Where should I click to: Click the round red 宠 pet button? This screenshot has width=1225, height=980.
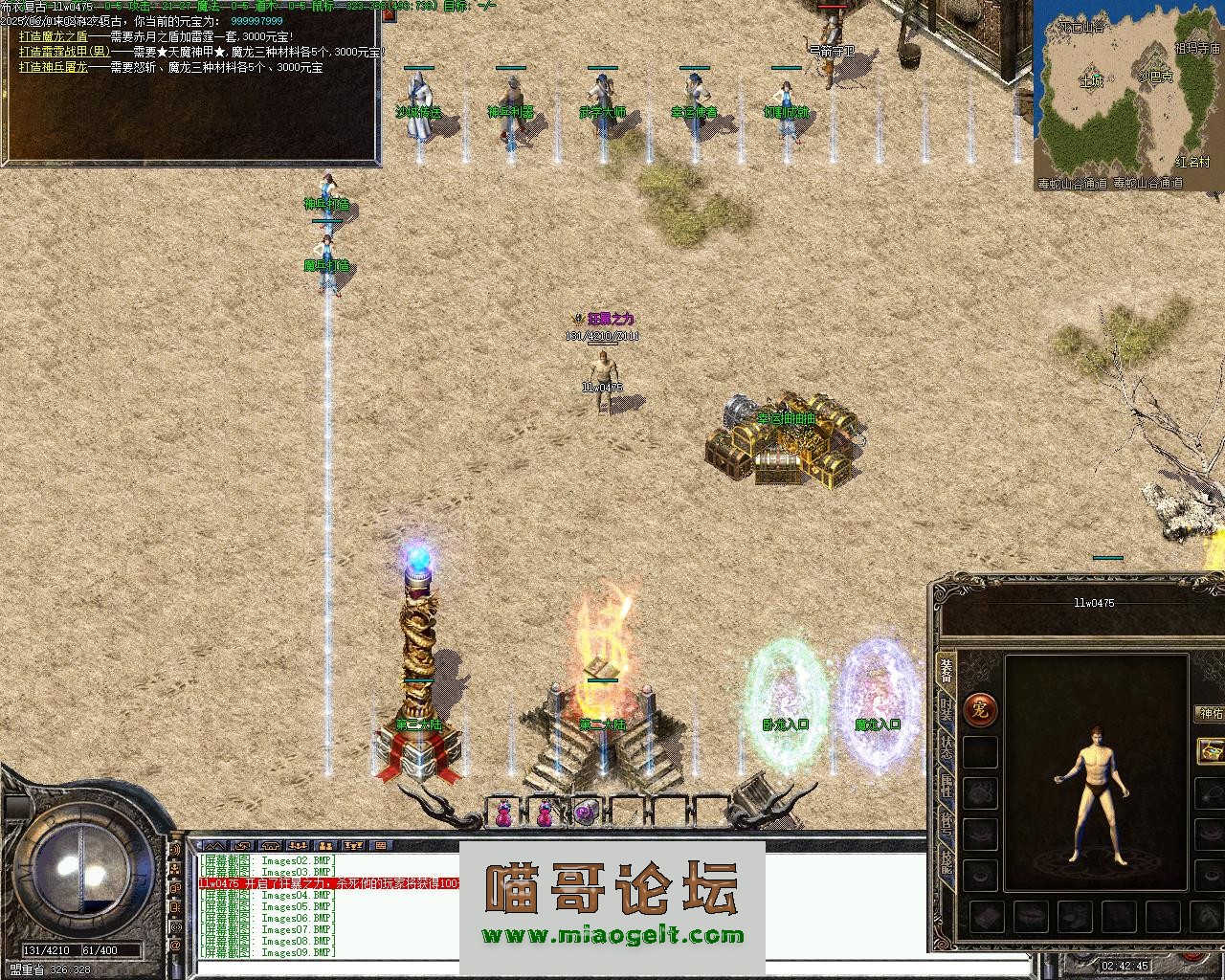980,709
